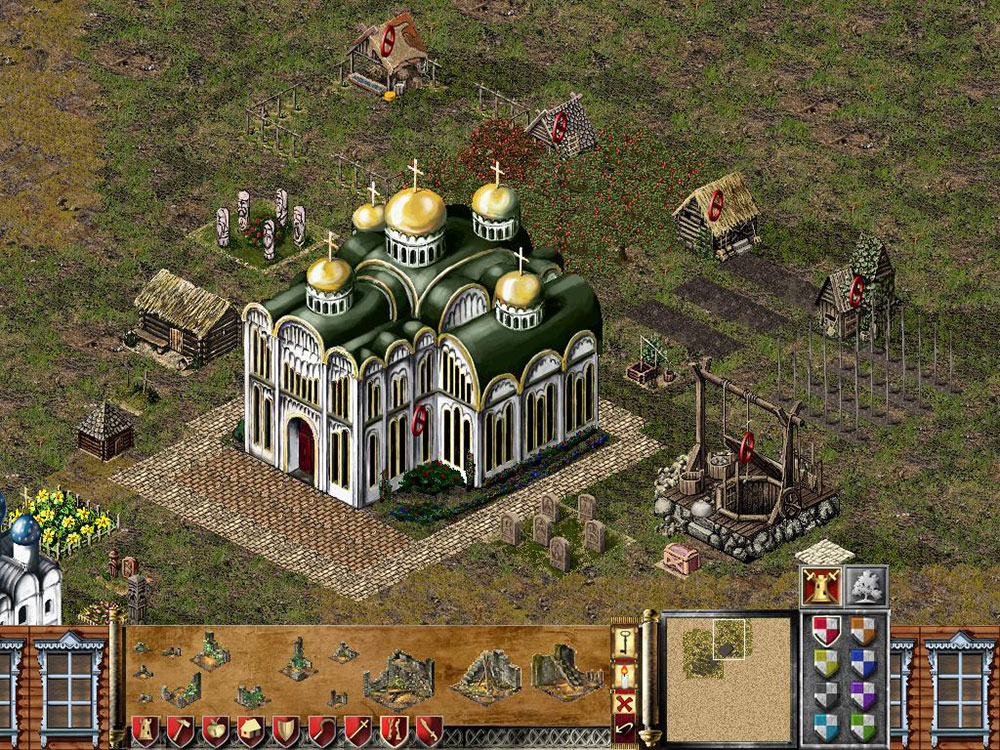The width and height of the screenshot is (1000, 750).
Task: Switch to the tower with crossed swords tab
Action: click(x=821, y=587)
